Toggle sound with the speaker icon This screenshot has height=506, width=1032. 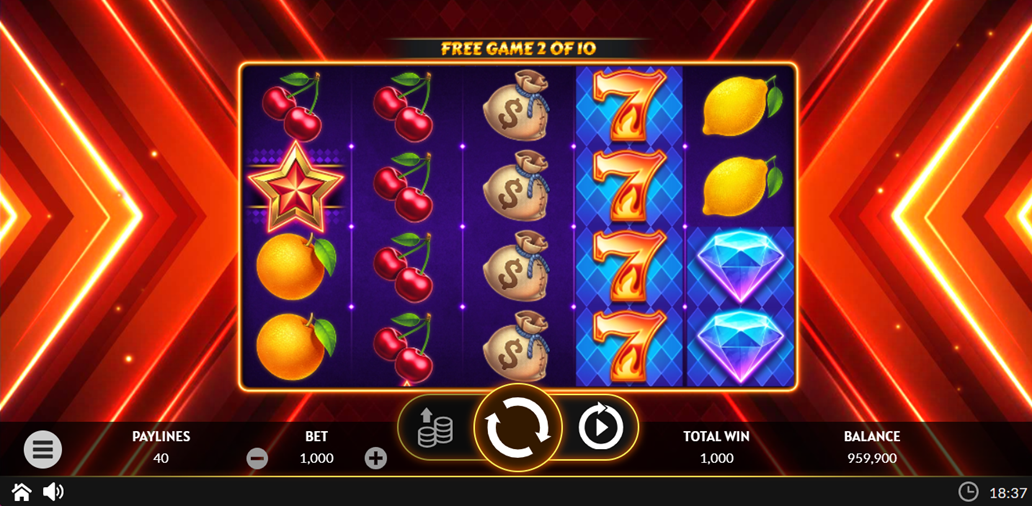tap(53, 492)
